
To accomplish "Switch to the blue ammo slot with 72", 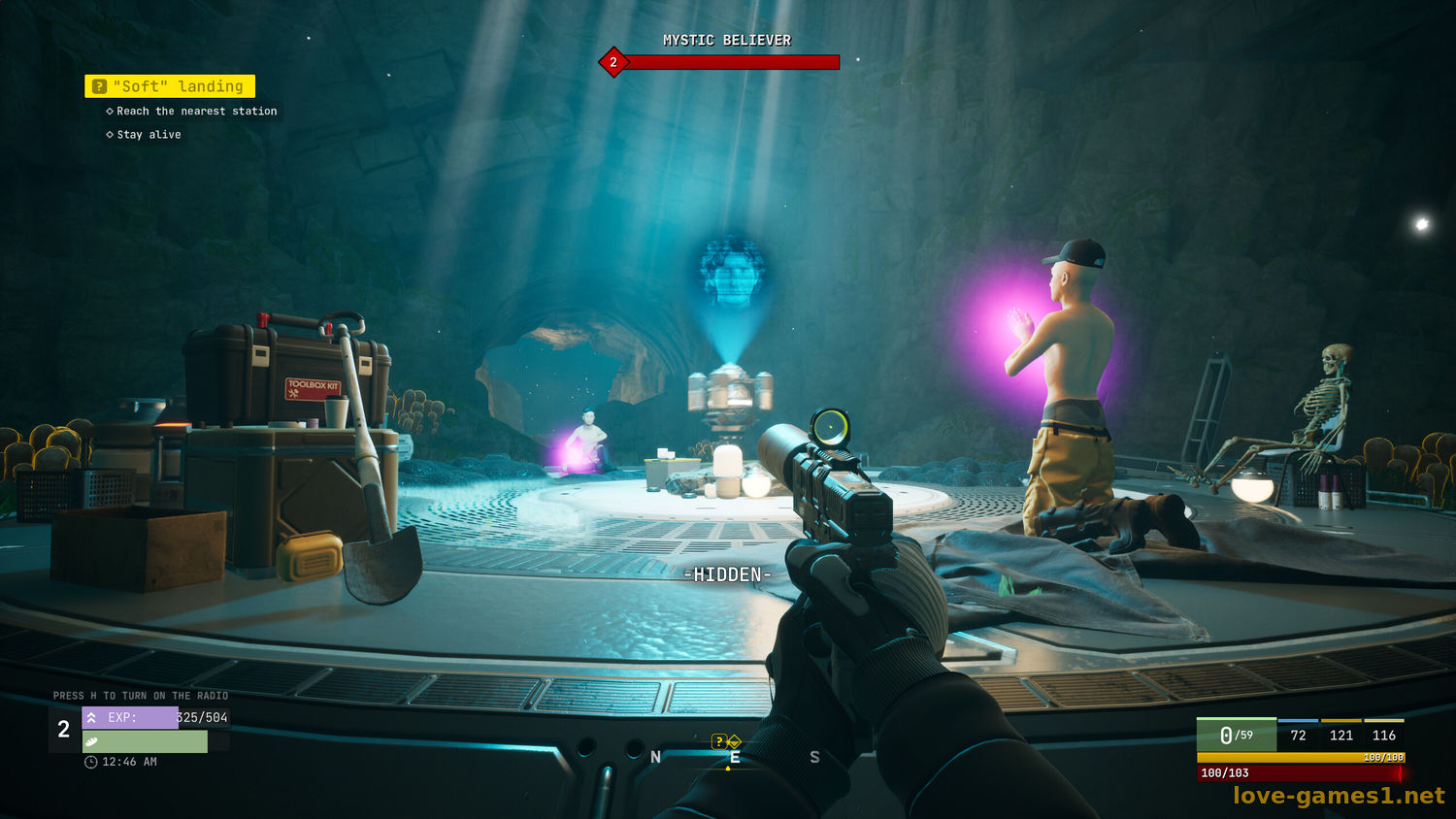I will [x=1298, y=736].
